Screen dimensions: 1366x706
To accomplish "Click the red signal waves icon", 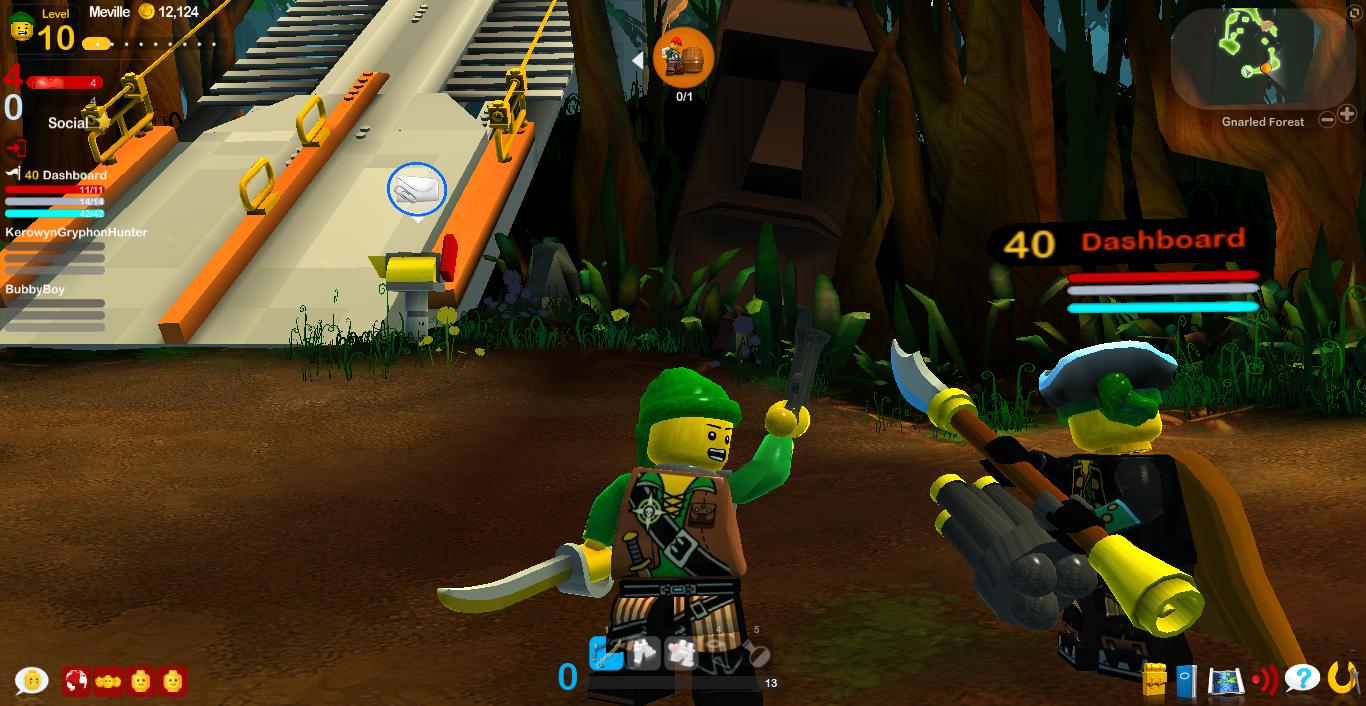I will tap(1264, 680).
